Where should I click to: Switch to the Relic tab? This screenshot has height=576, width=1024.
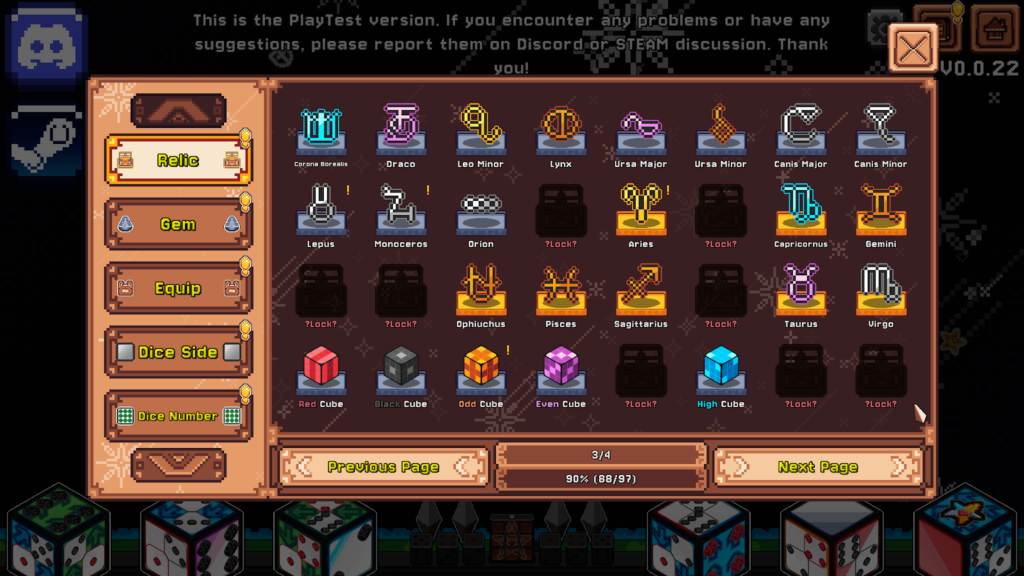pos(178,160)
